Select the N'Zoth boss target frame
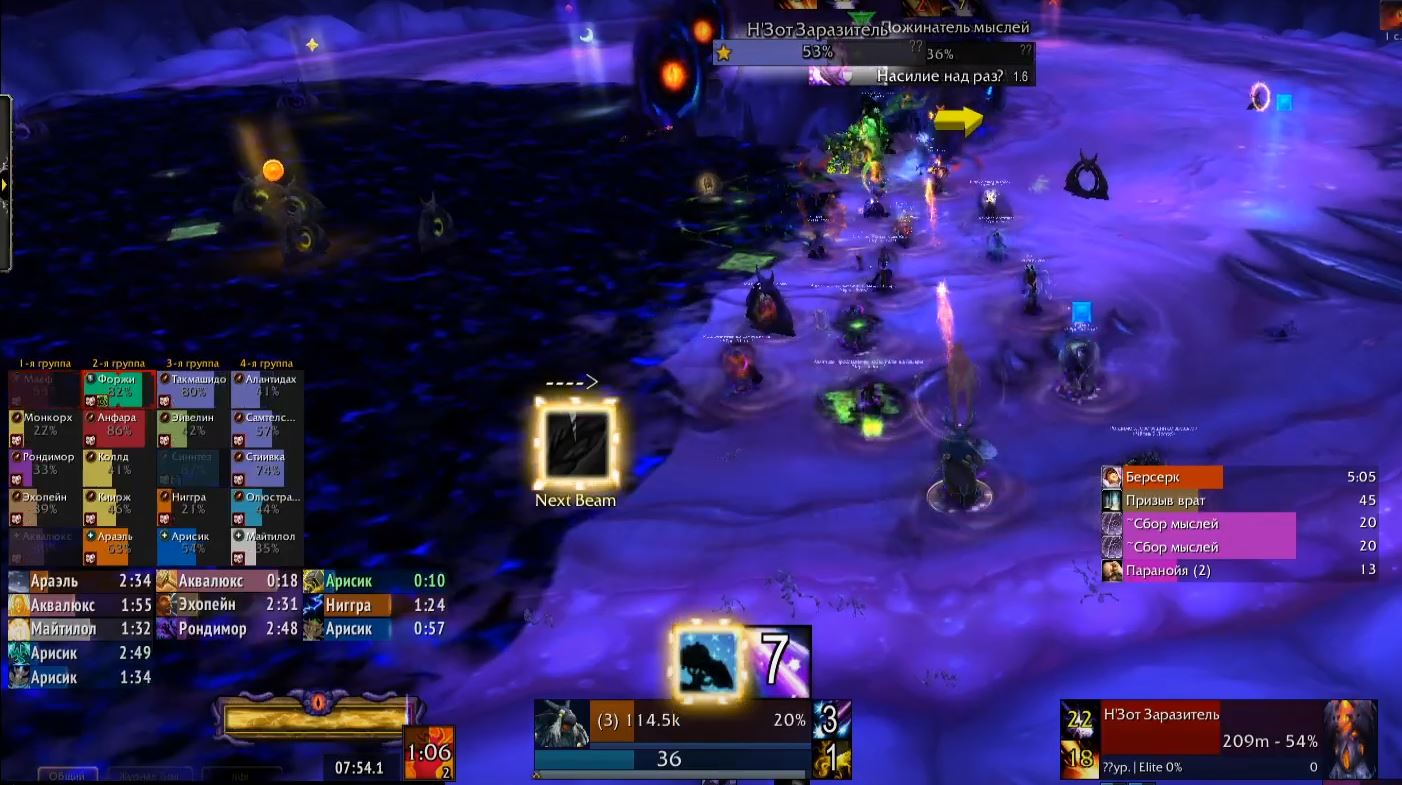The height and width of the screenshot is (785, 1402). pos(1219,740)
